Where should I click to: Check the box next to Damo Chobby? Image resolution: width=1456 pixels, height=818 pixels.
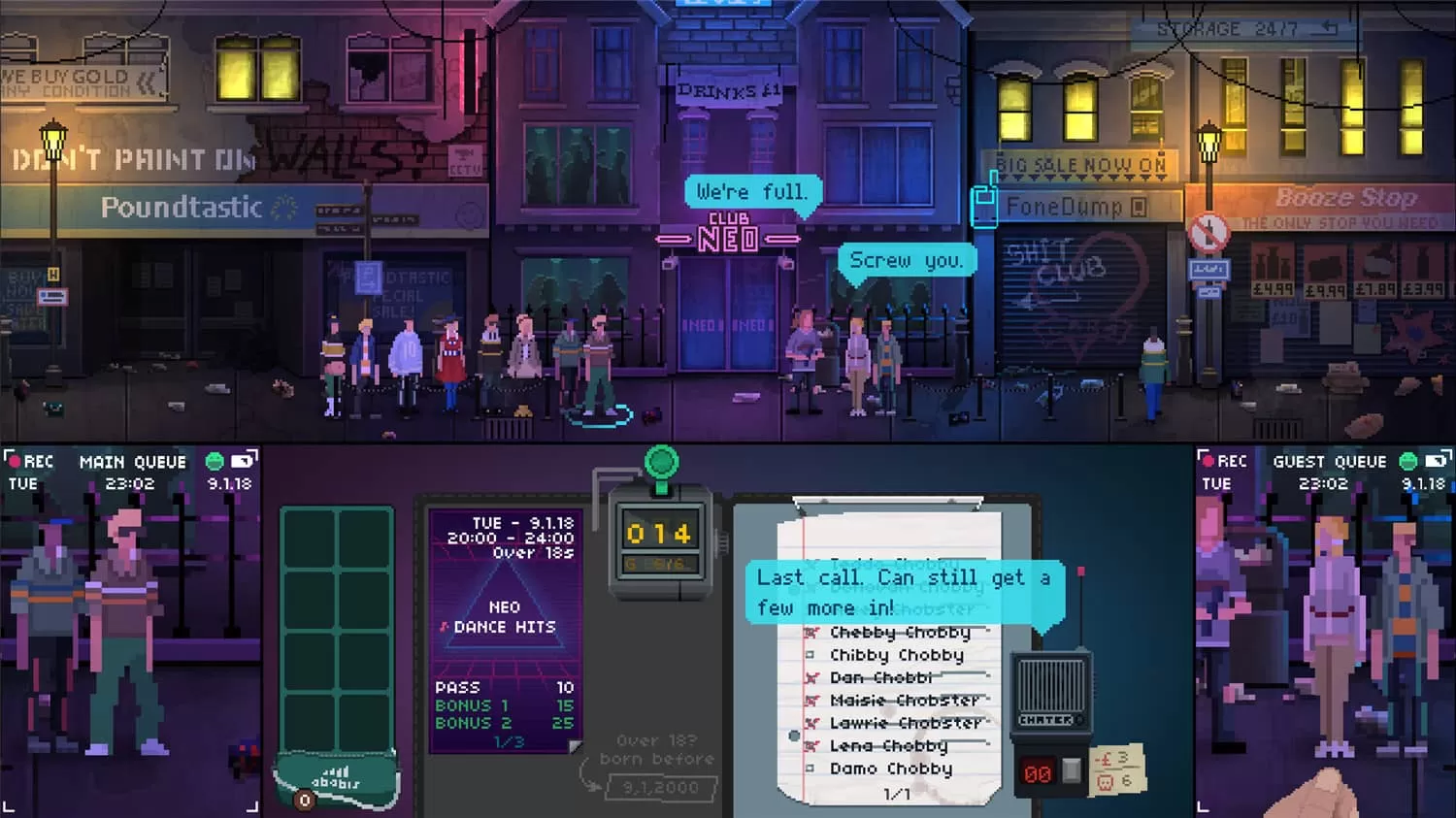(811, 769)
